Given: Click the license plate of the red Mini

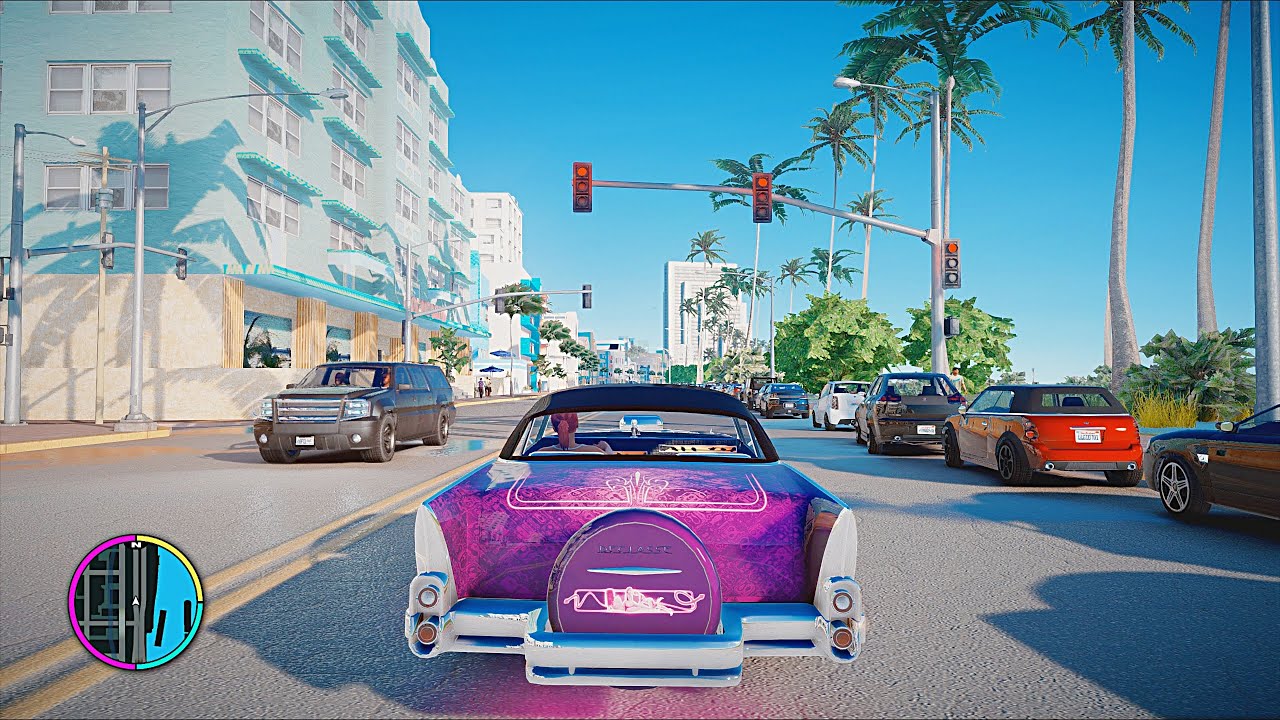Looking at the screenshot, I should pyautogui.click(x=1089, y=434).
